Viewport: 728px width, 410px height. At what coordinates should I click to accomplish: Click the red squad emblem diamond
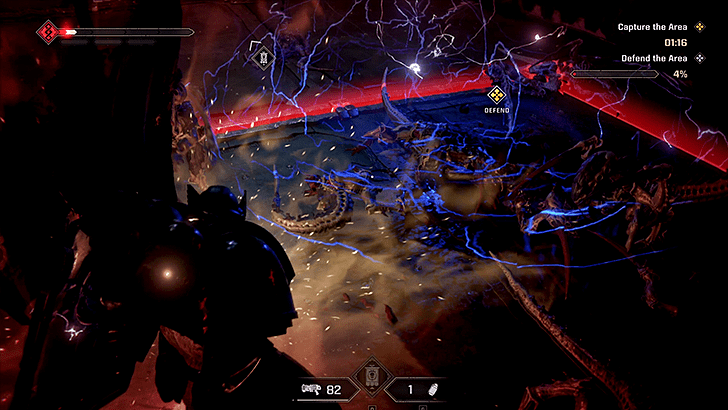[x=48, y=32]
